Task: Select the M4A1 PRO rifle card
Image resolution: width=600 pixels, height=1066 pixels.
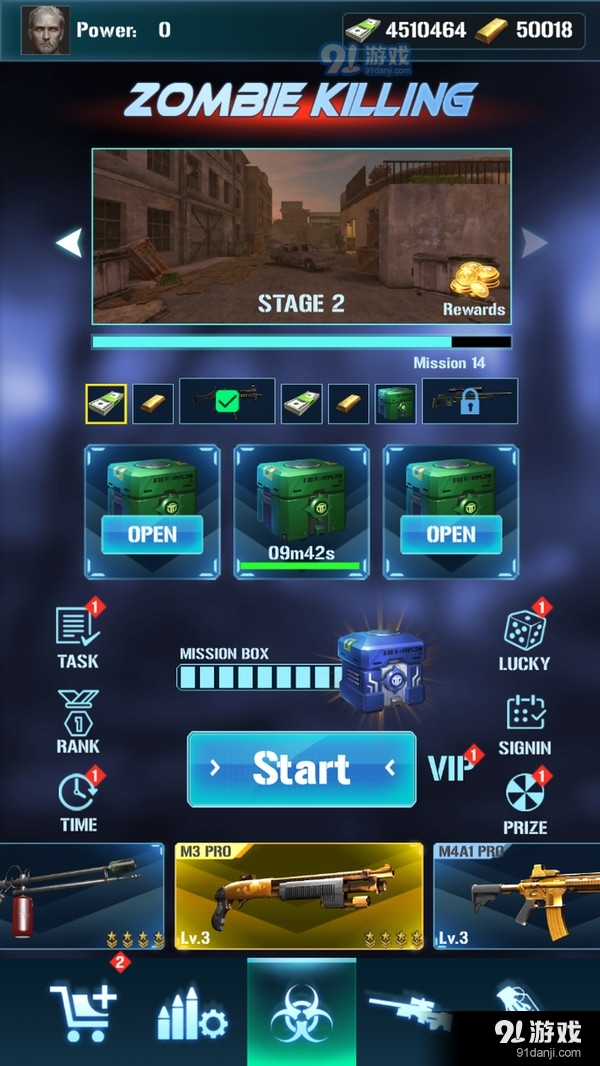Action: [516, 896]
